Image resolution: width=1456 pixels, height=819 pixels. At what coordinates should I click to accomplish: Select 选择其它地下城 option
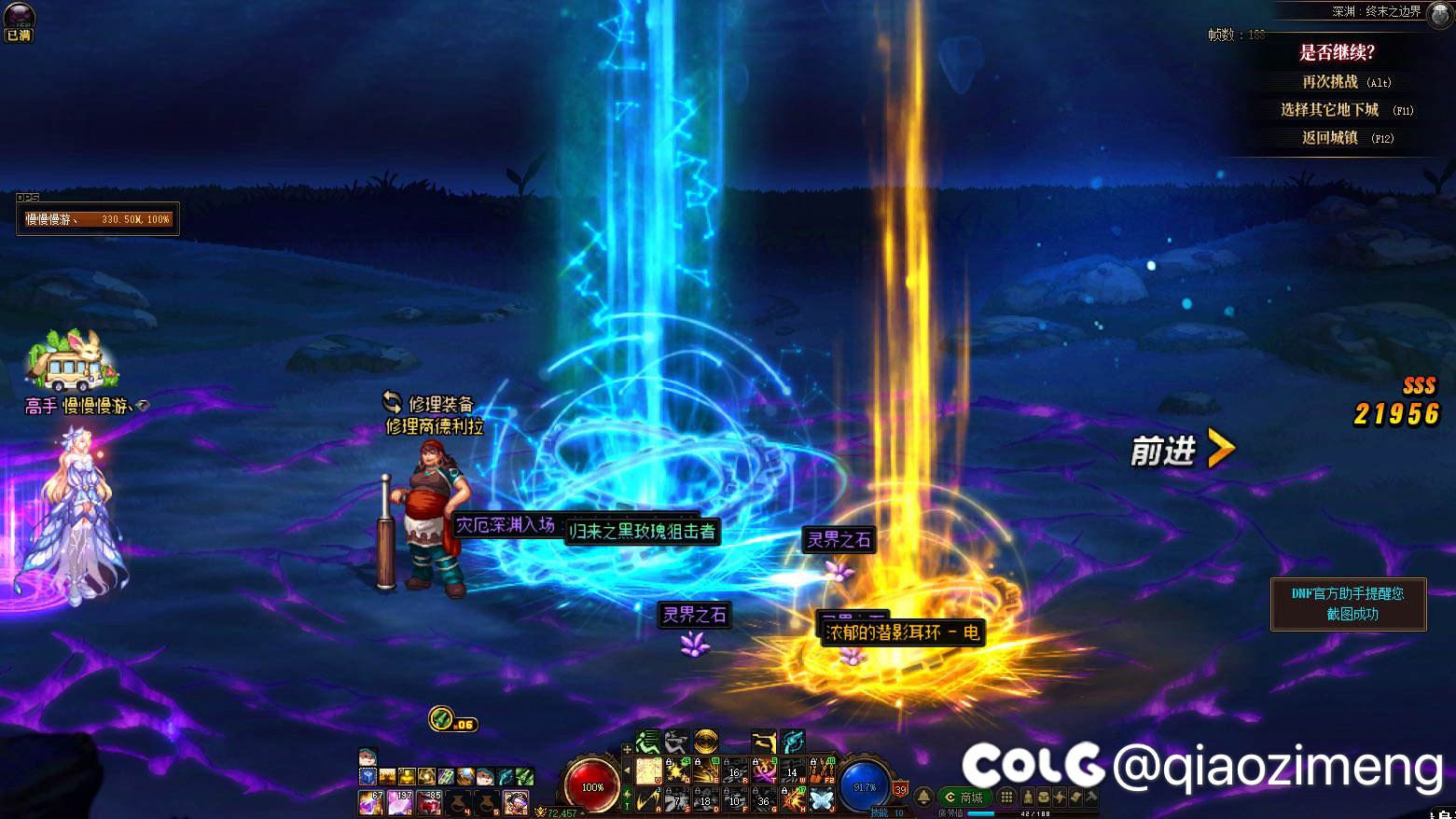pos(1345,110)
